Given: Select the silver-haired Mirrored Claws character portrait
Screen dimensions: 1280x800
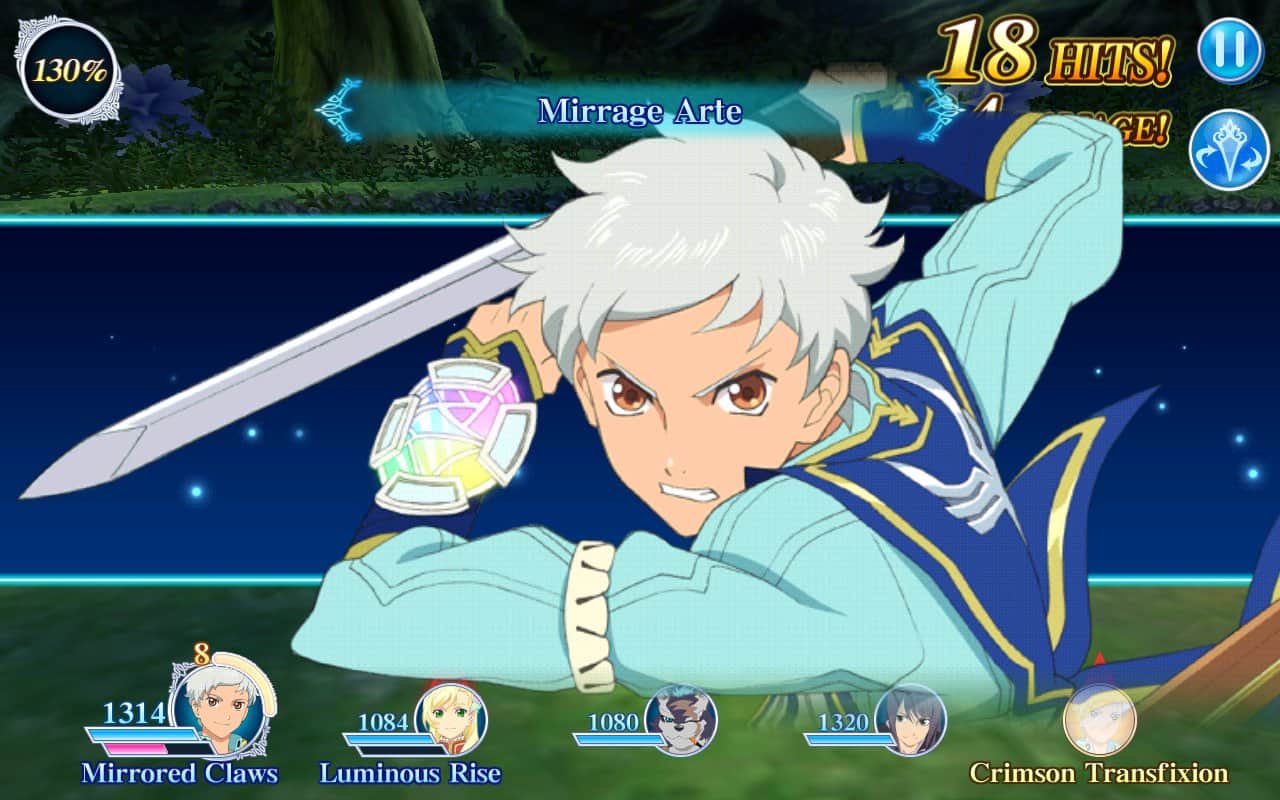Looking at the screenshot, I should pyautogui.click(x=217, y=711).
